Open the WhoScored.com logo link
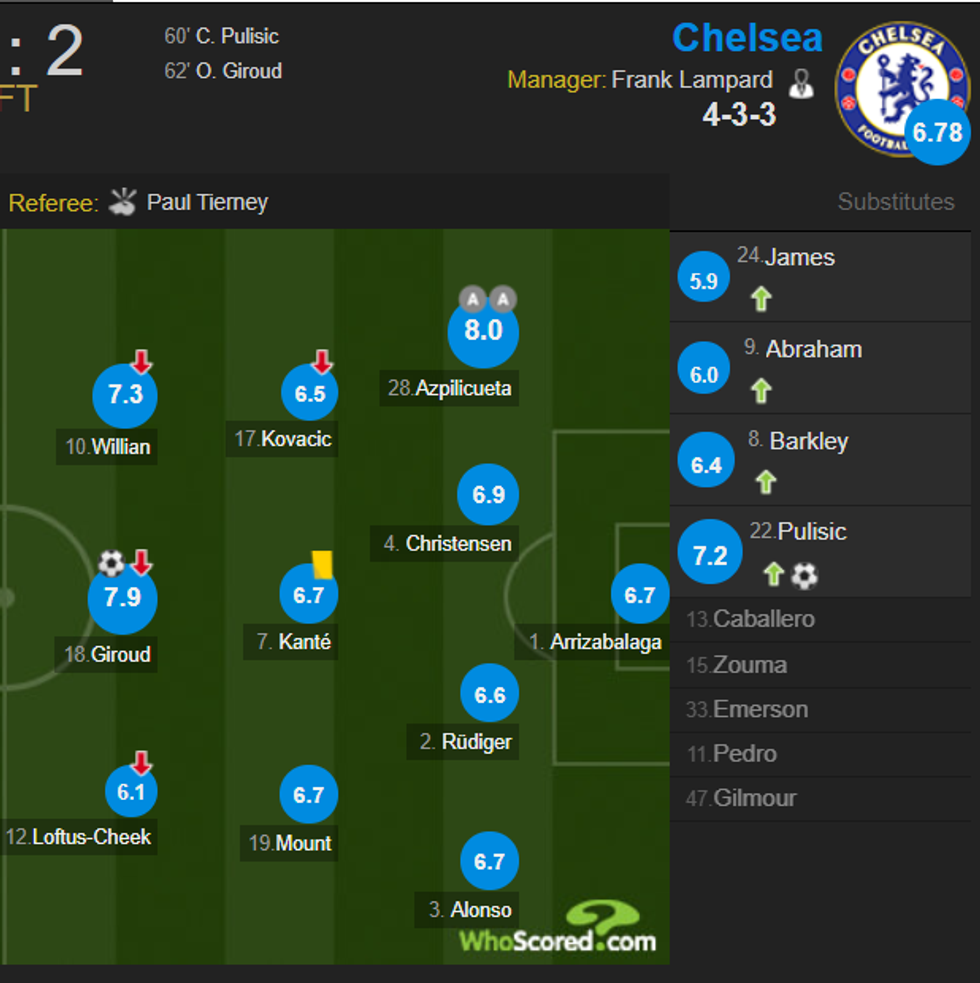The width and height of the screenshot is (980, 983). pyautogui.click(x=558, y=929)
